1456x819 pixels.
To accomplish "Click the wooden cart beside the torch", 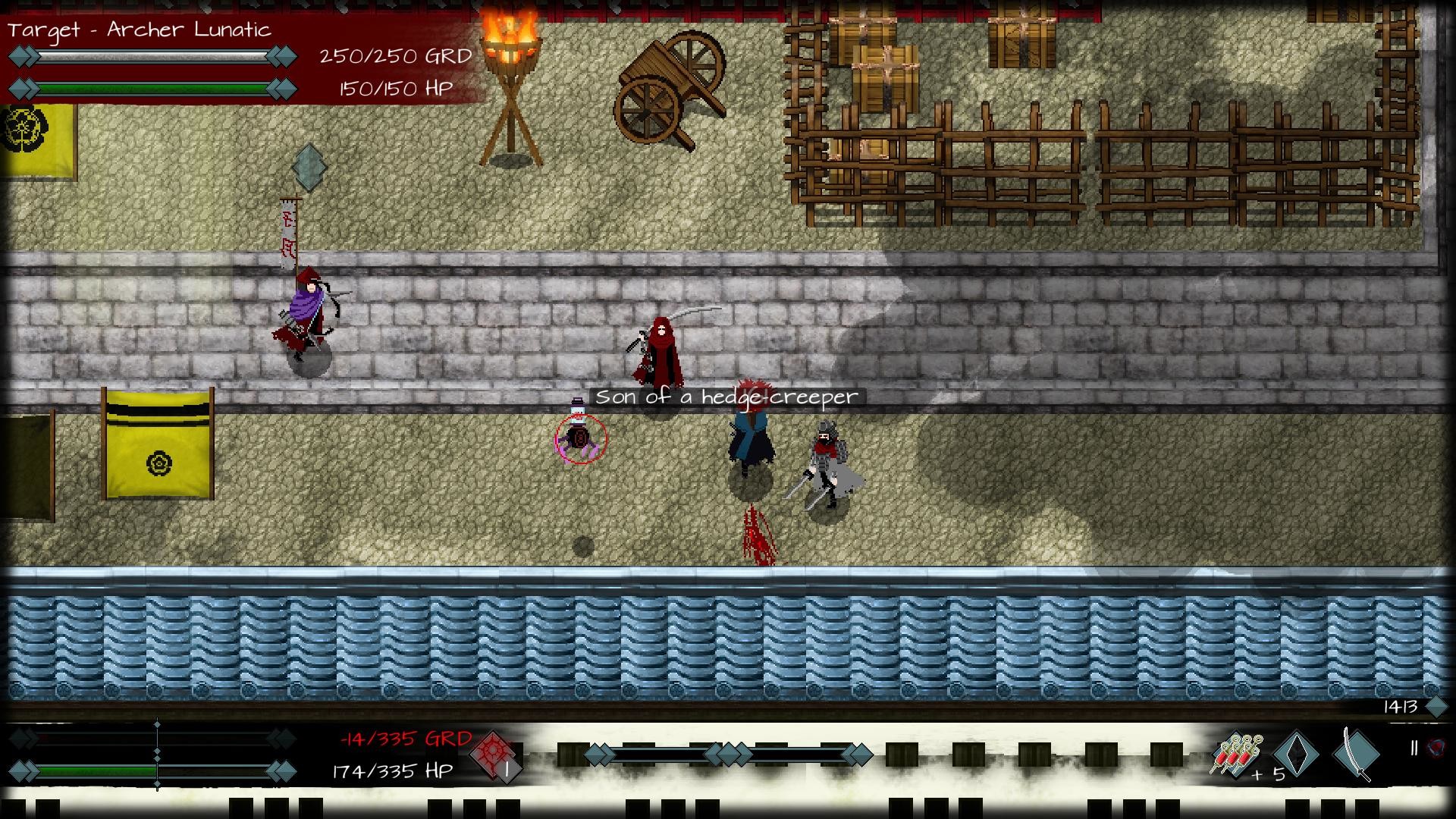I will tap(667, 83).
